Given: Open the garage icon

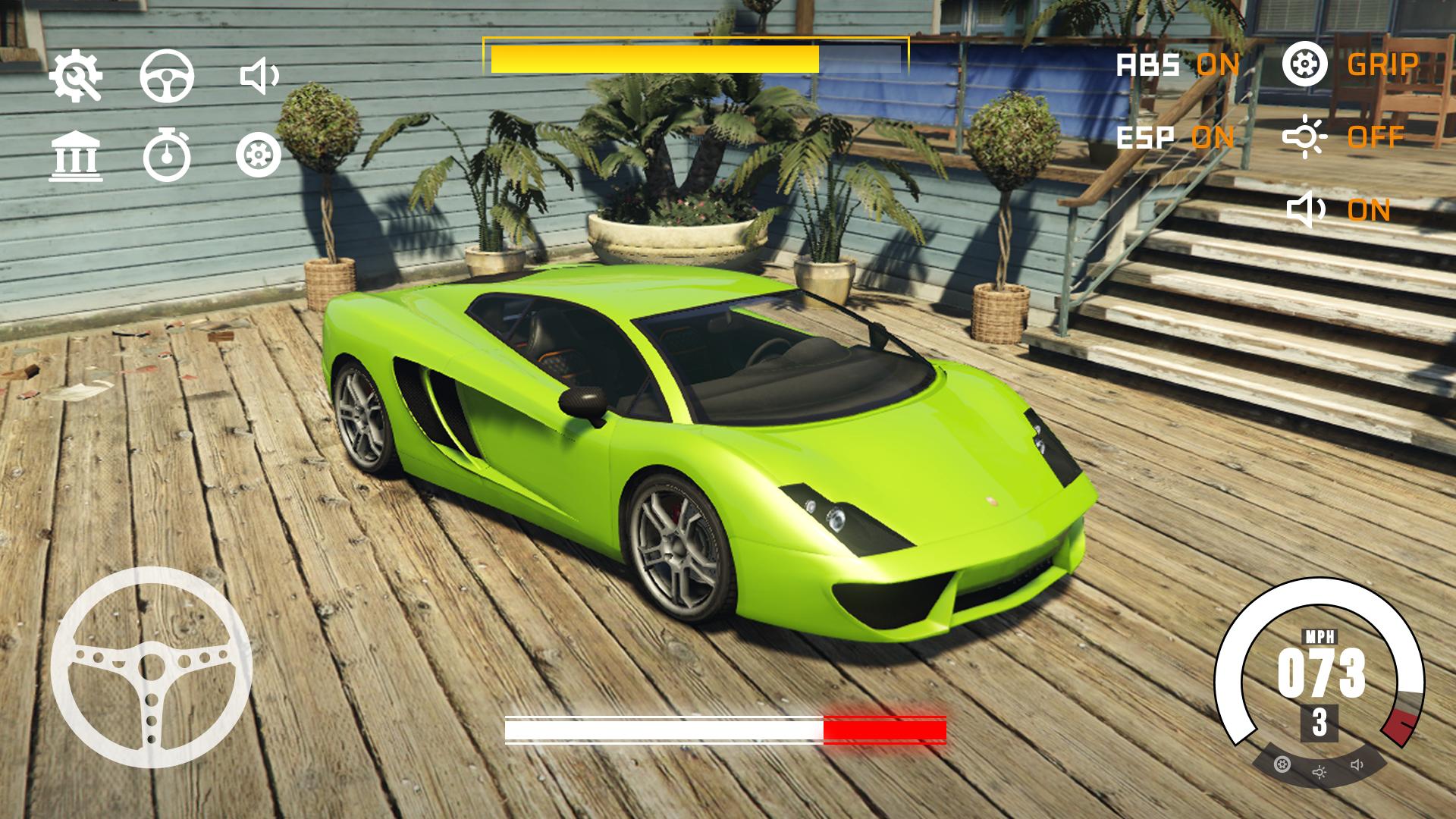Looking at the screenshot, I should [76, 155].
